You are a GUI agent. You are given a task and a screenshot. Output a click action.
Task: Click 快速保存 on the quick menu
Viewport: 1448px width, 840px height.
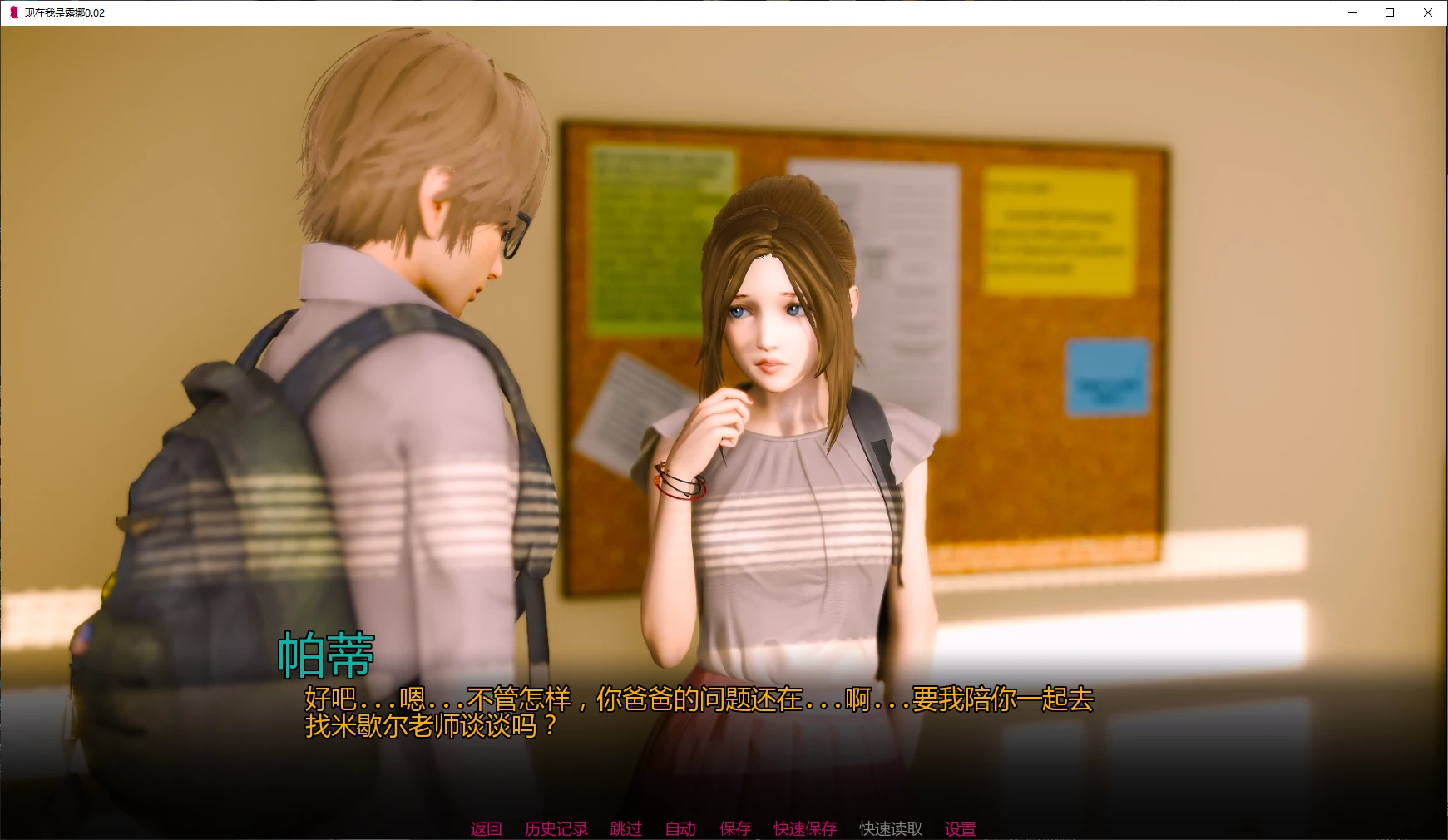(x=804, y=828)
